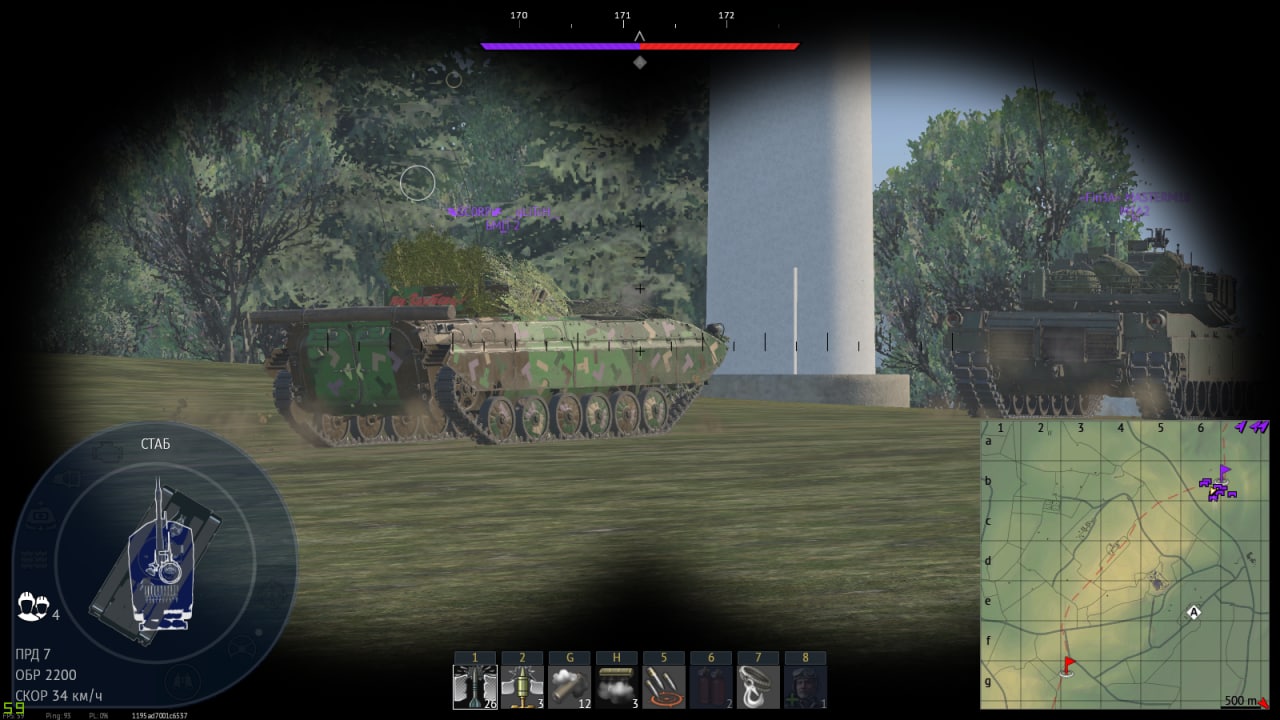Fire the smoke grenade launcher icon
Image resolution: width=1280 pixels, height=720 pixels.
569,687
